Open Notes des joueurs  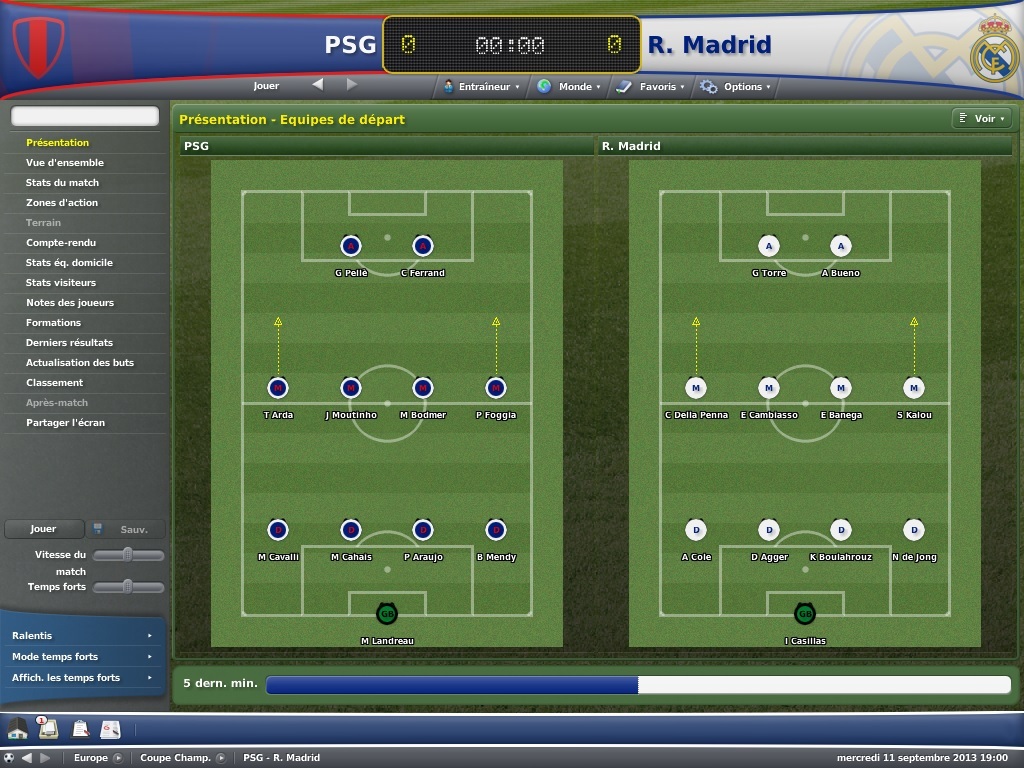click(70, 303)
